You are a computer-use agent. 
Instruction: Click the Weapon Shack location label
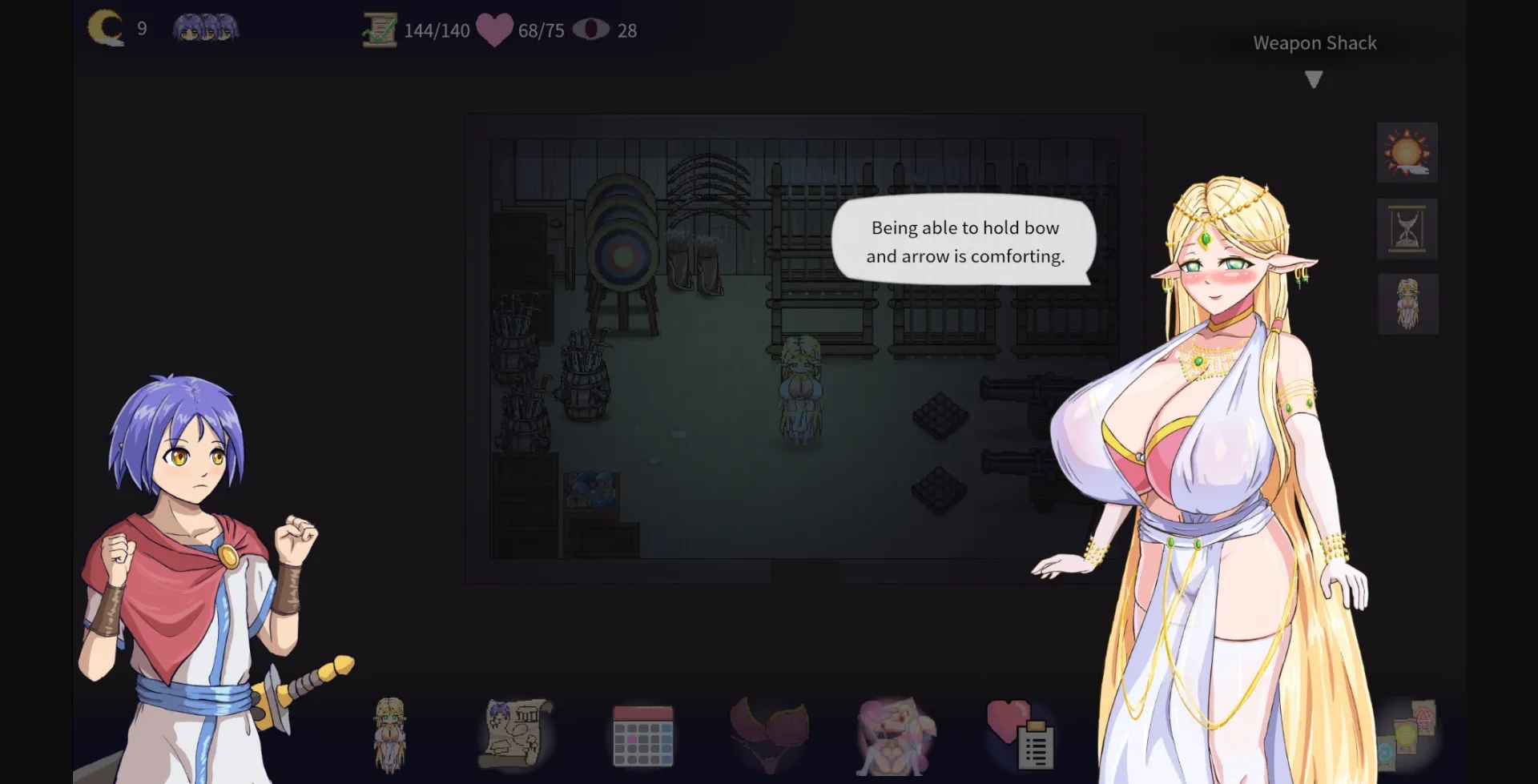(1315, 42)
